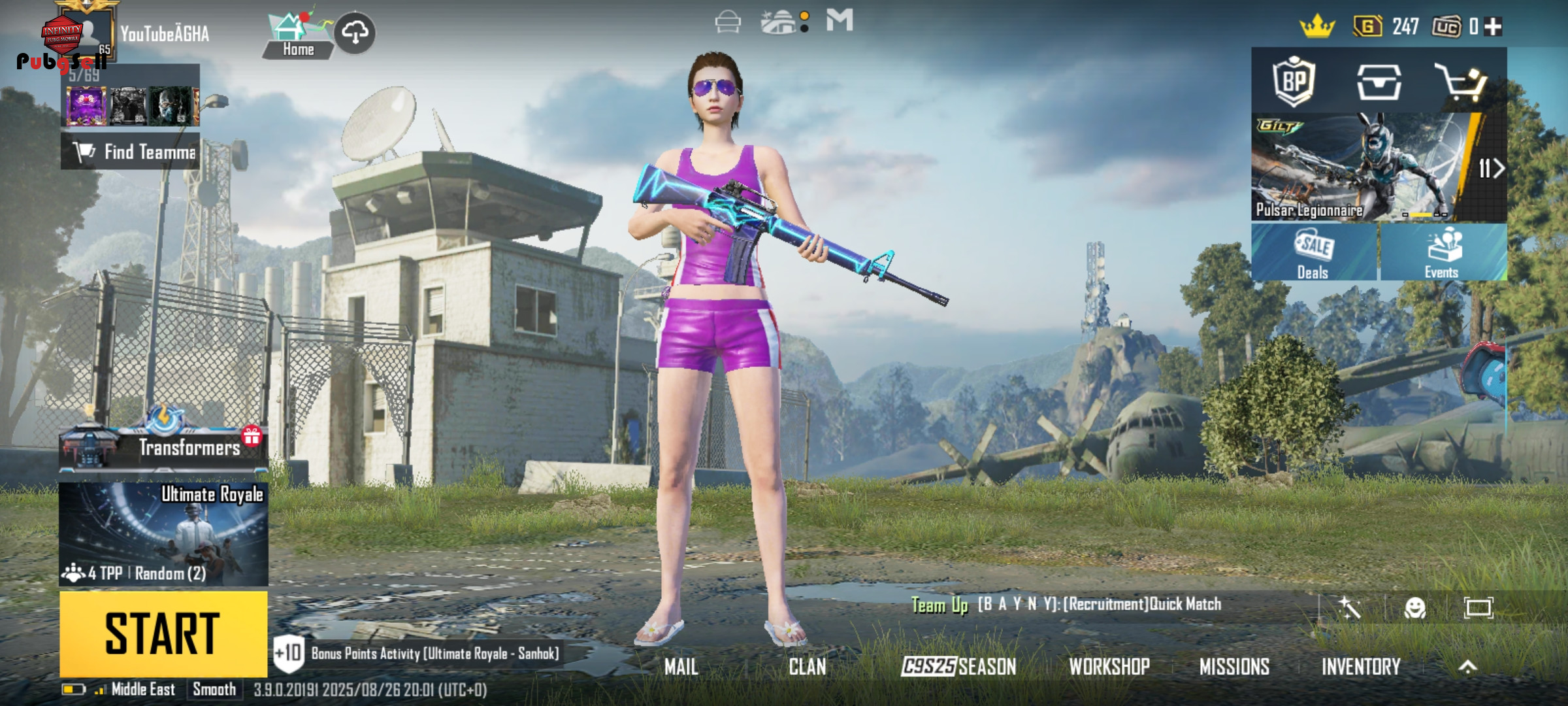Open the shopping cart store
The width and height of the screenshot is (1568, 706).
[x=1460, y=82]
